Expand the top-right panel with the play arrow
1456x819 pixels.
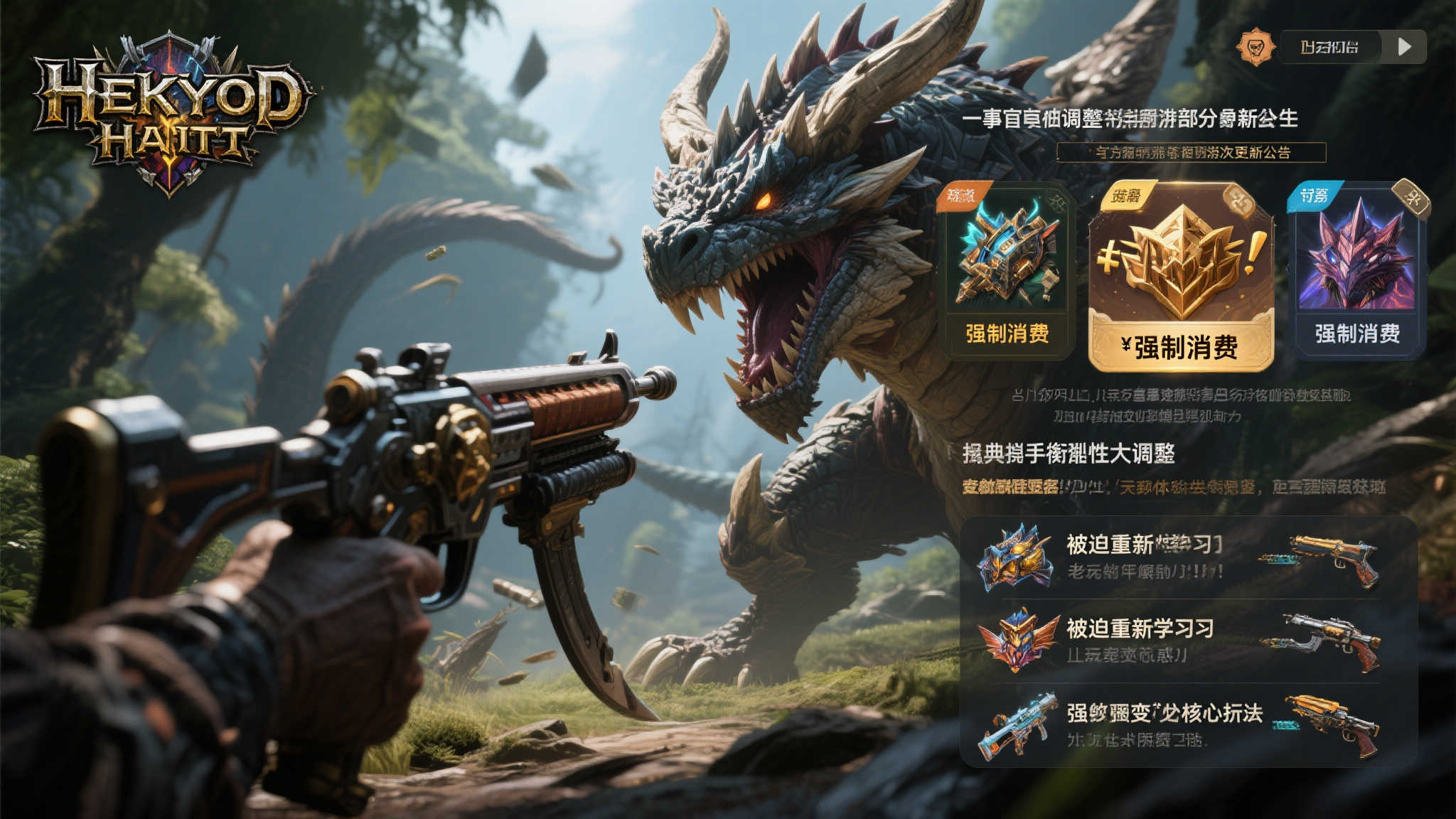pyautogui.click(x=1405, y=48)
